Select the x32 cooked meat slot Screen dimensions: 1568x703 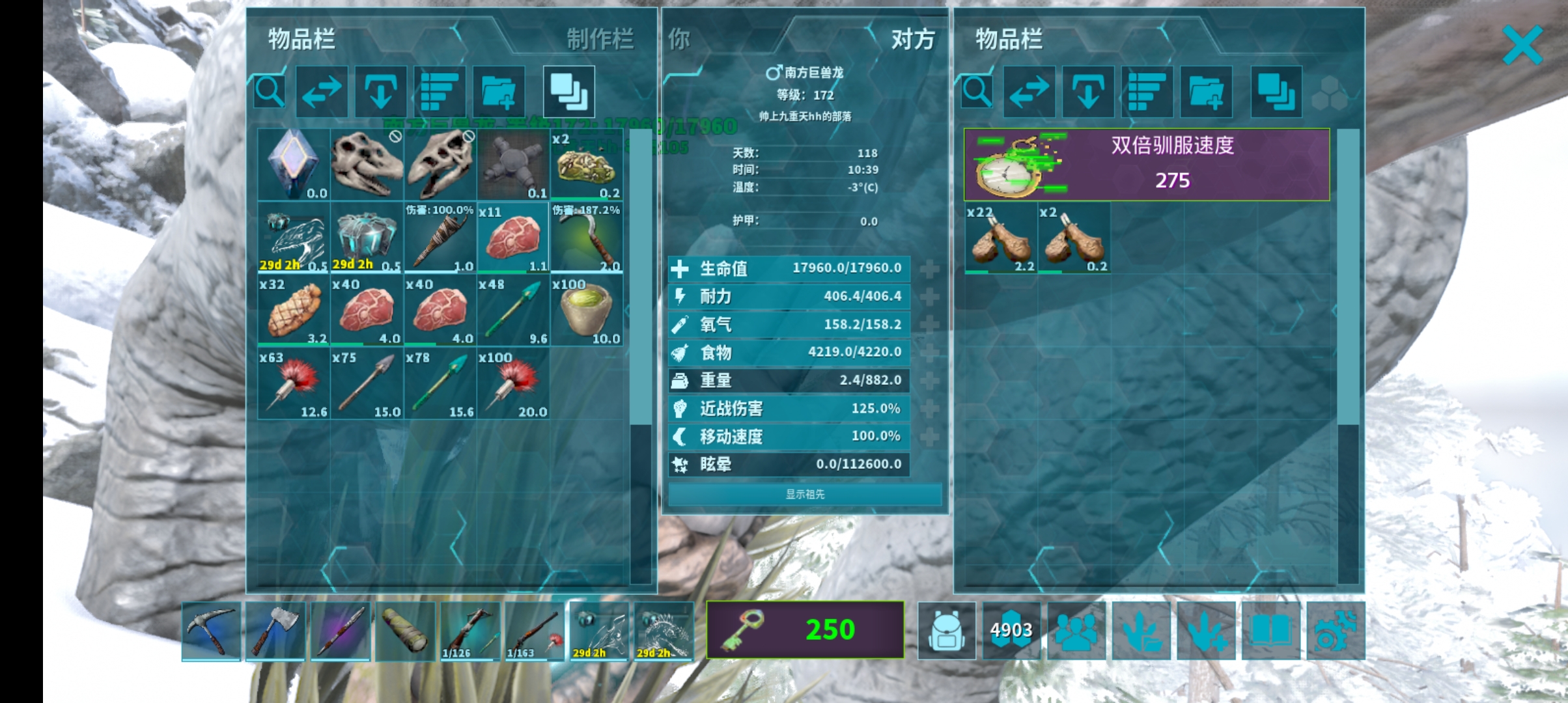point(294,310)
